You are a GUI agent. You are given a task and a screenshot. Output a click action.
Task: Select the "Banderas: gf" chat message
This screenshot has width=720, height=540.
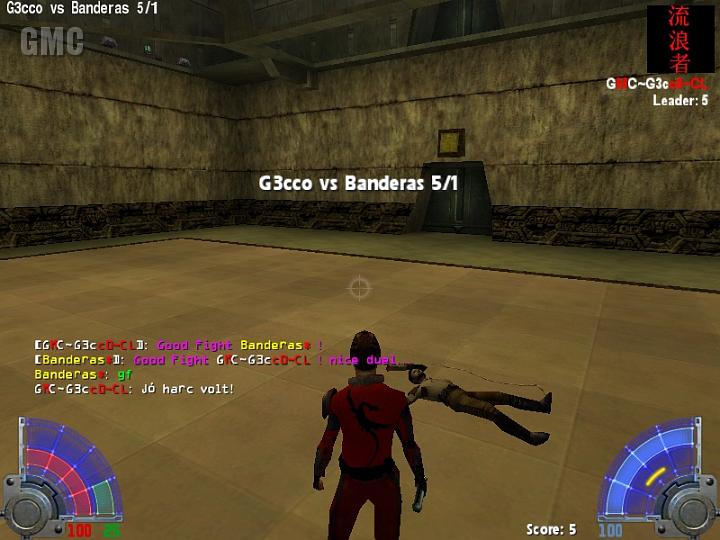tap(83, 374)
